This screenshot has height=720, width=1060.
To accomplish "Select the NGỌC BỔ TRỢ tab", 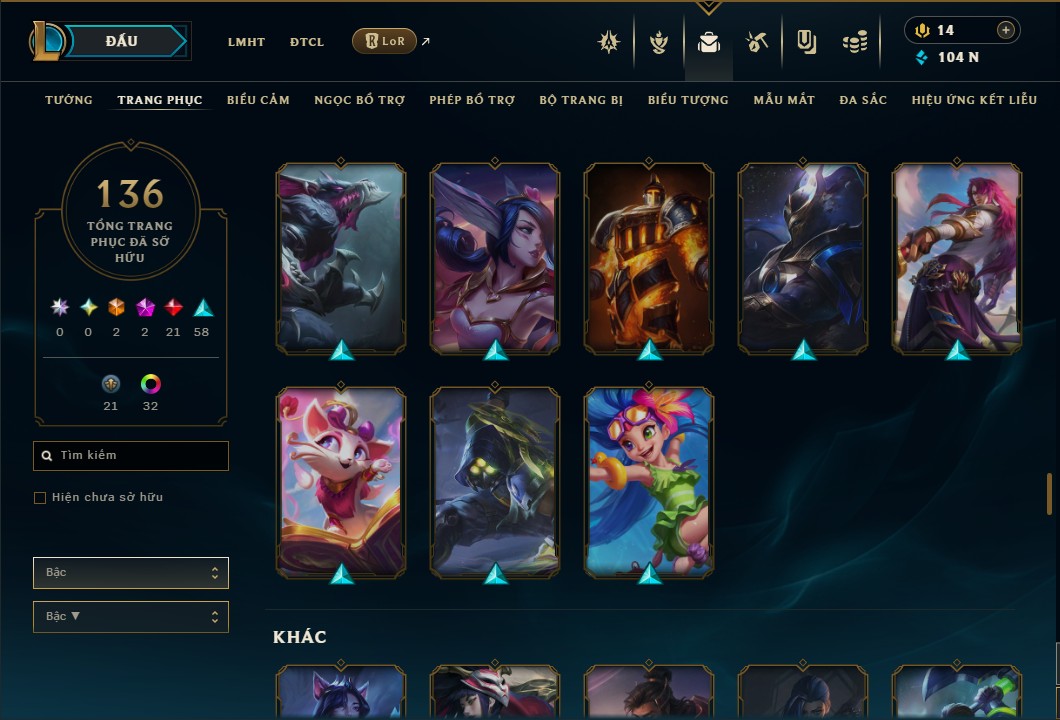I will (359, 100).
